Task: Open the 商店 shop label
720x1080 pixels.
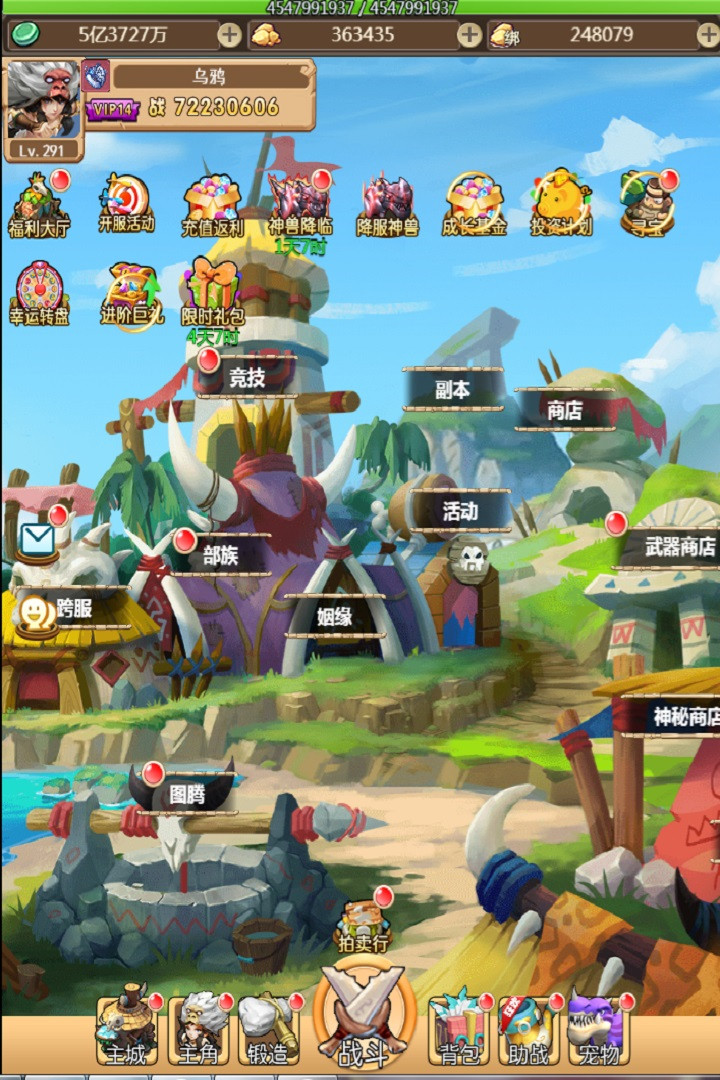Action: pyautogui.click(x=565, y=409)
